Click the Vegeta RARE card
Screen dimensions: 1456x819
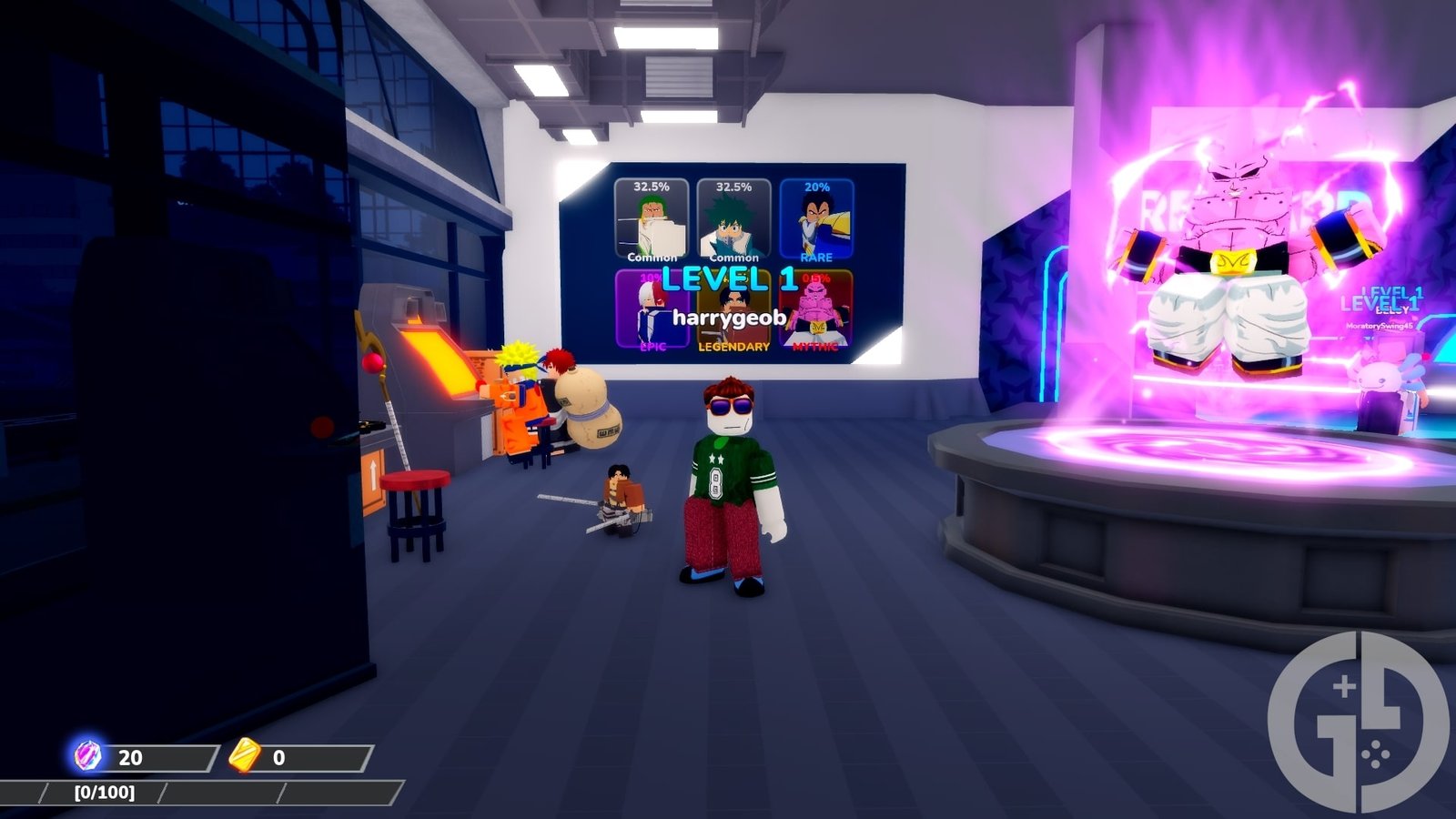tap(814, 222)
